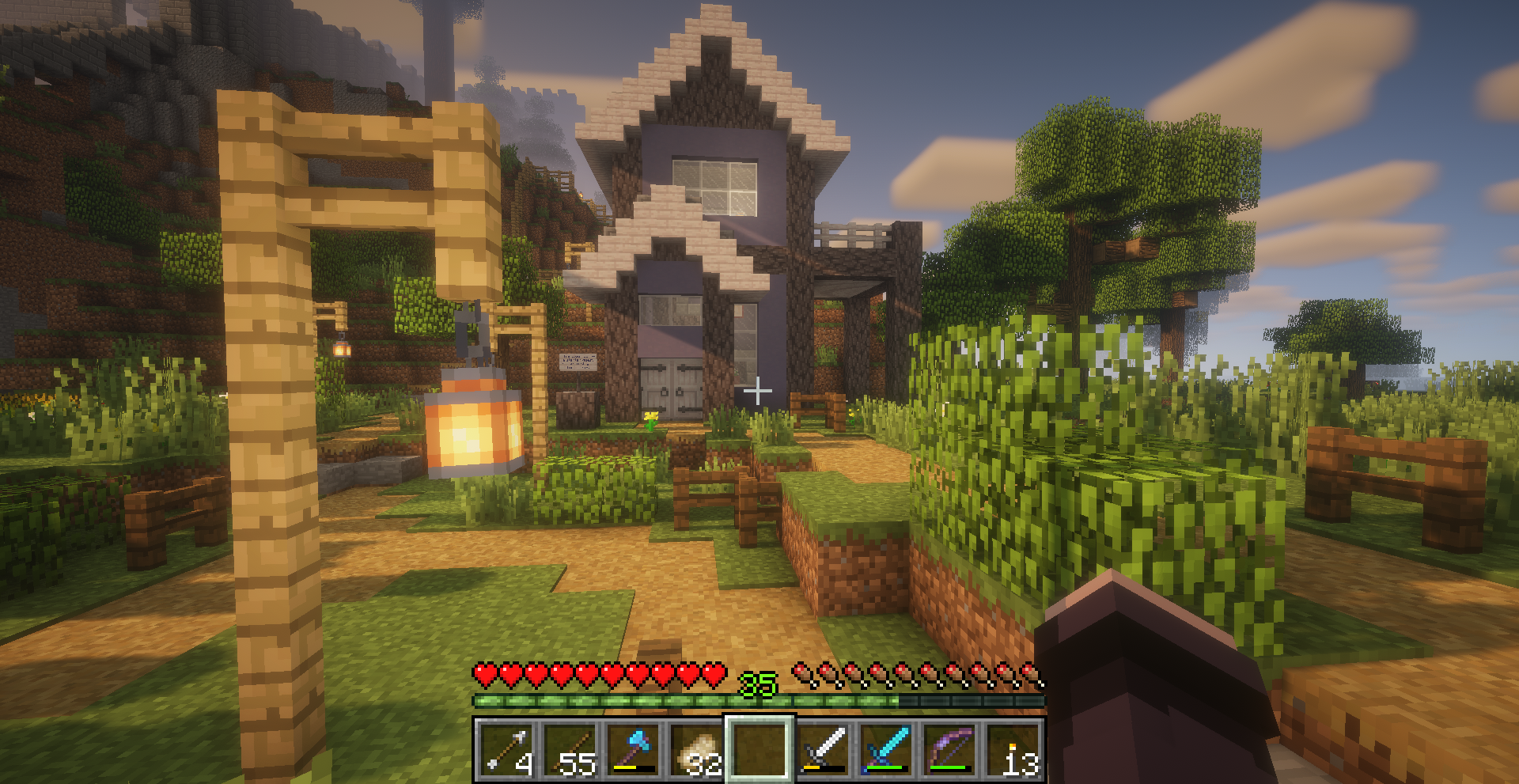Choose the diamond axe hotbar slot
This screenshot has height=784, width=1519.
tap(633, 749)
